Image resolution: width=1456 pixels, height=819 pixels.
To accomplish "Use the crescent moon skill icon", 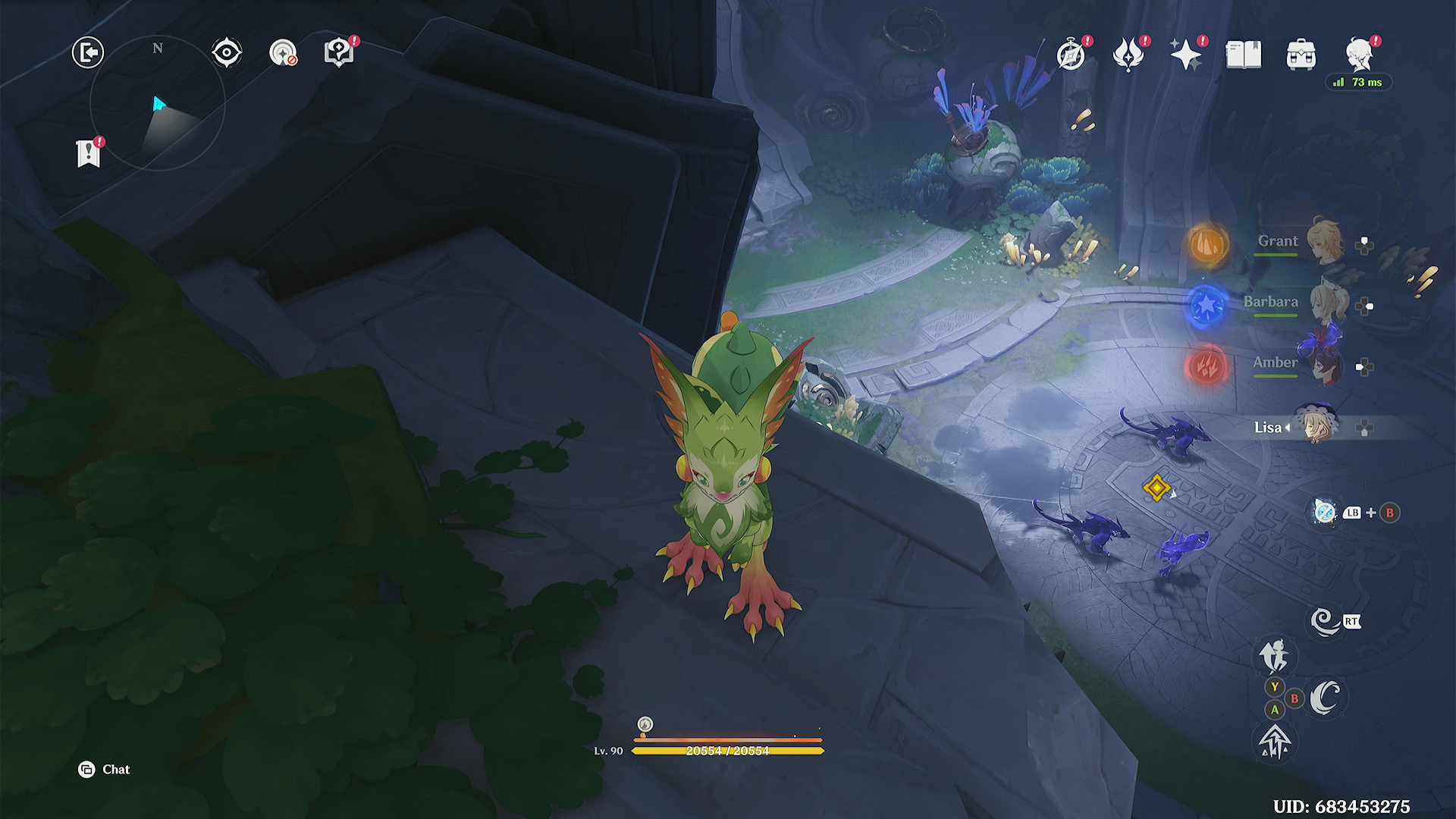I will (1325, 698).
